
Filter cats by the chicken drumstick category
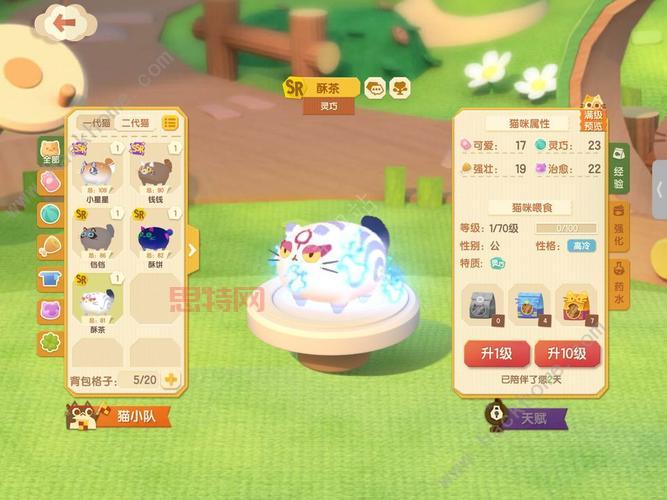coord(49,246)
